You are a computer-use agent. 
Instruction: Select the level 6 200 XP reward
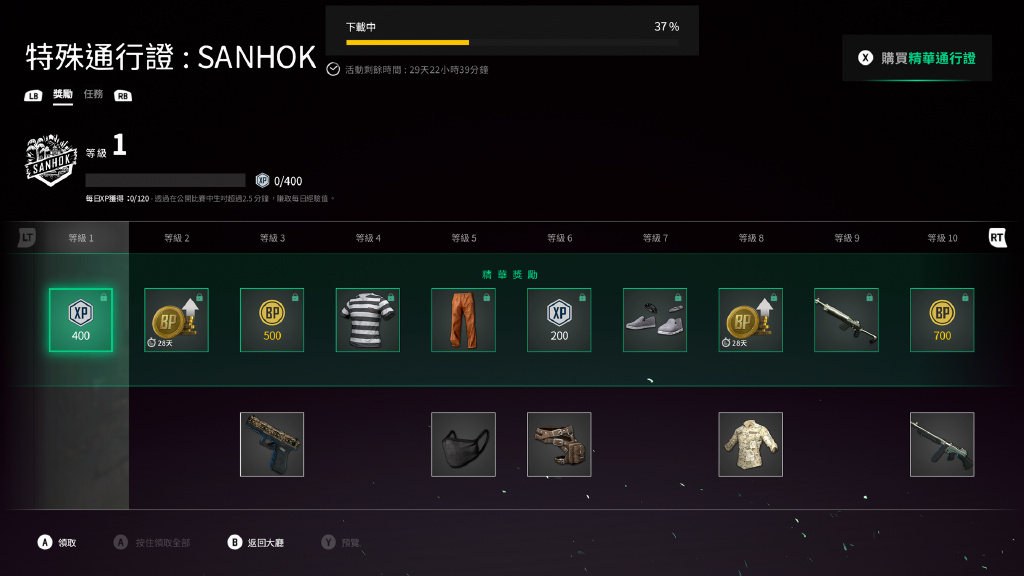pos(559,320)
